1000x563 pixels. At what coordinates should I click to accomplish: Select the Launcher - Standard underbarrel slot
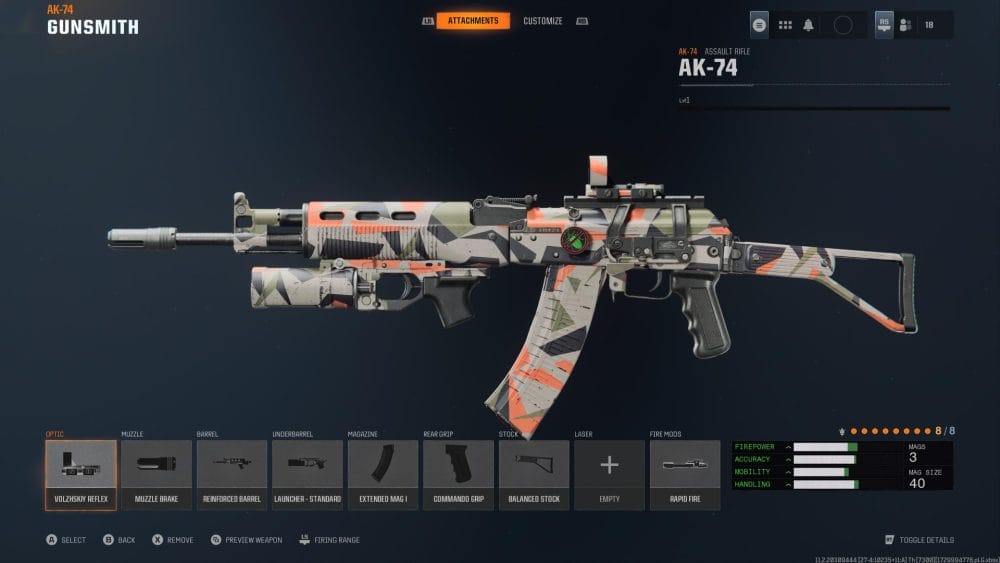click(x=308, y=475)
